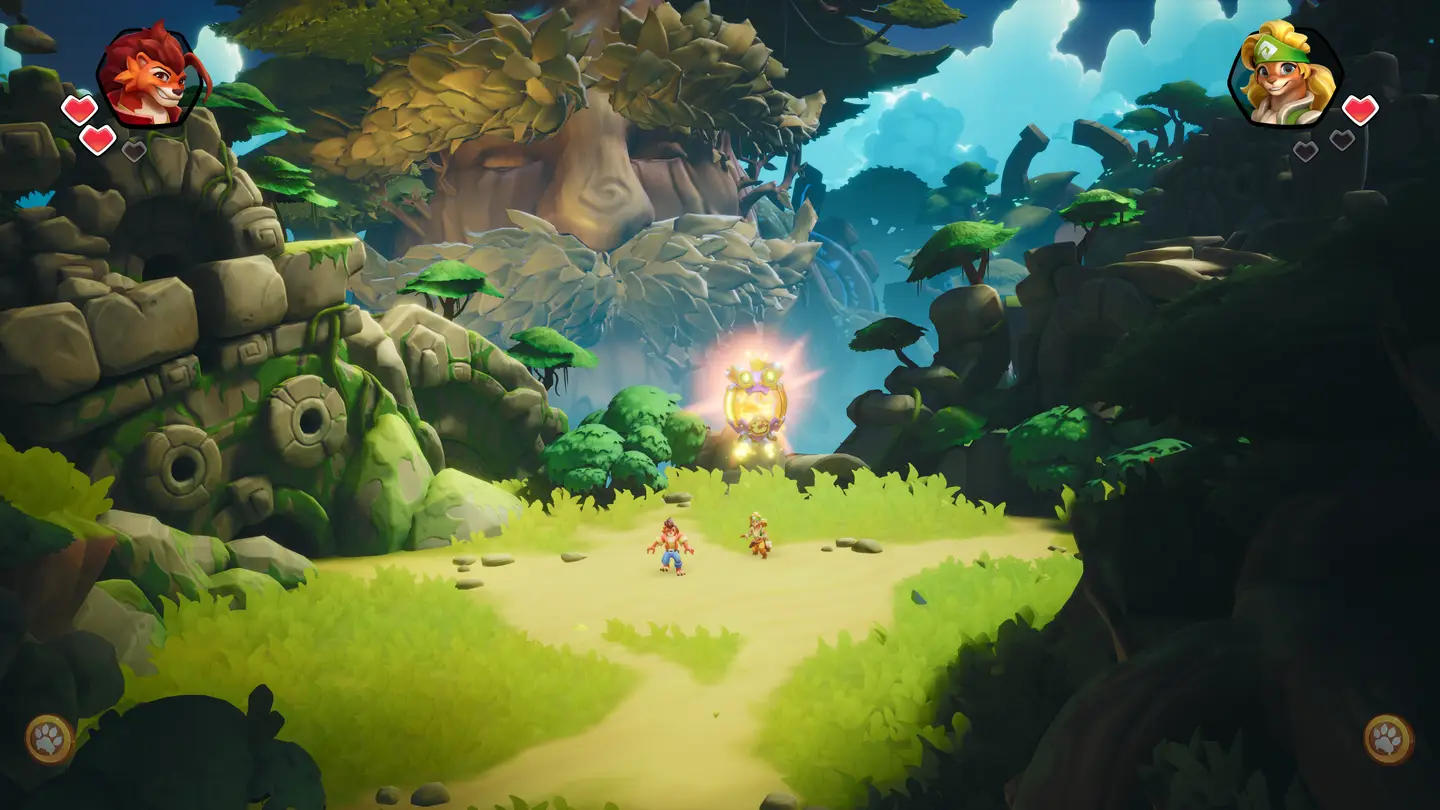Click the second red heart below the fox portrait
Screen dimensions: 1440x810
tap(96, 139)
